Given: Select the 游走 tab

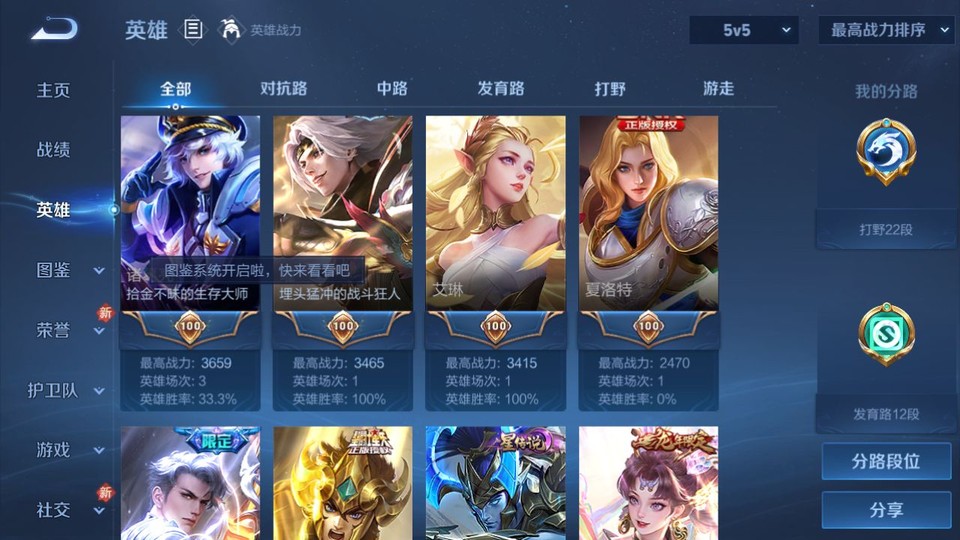Looking at the screenshot, I should click(718, 89).
